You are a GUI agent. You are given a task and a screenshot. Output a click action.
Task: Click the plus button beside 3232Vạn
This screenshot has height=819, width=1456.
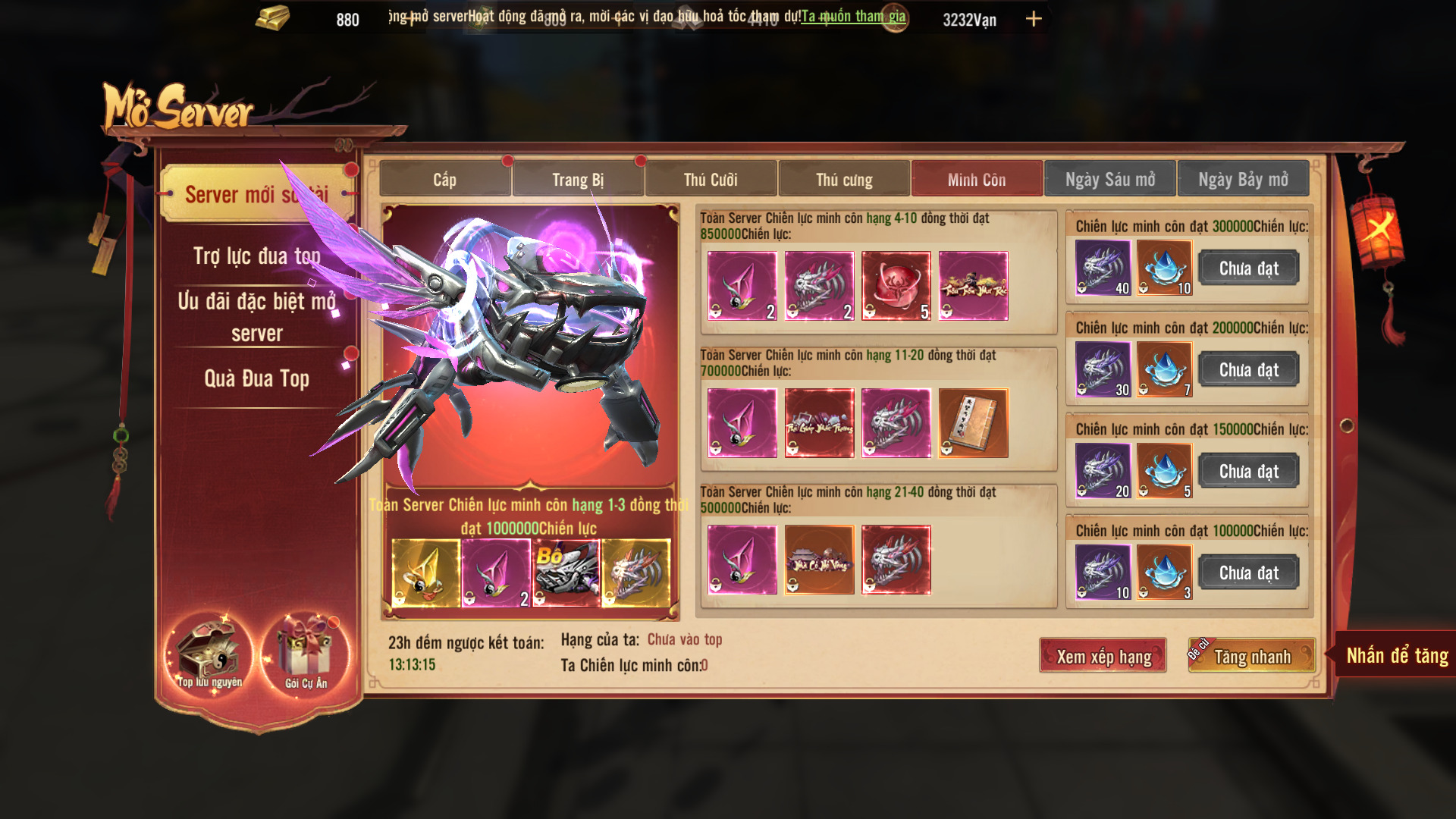[1034, 19]
